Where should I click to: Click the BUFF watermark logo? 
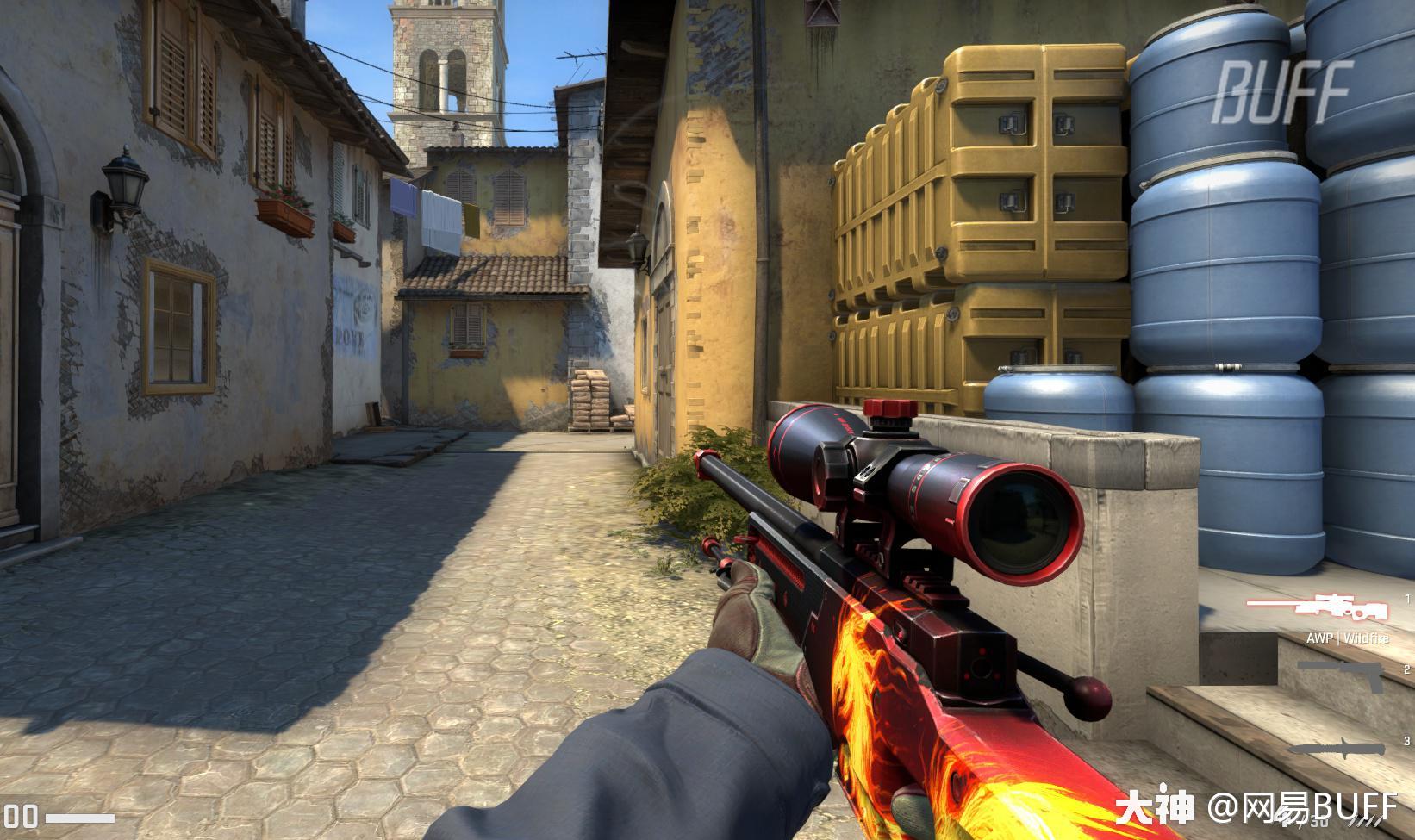(x=1284, y=82)
